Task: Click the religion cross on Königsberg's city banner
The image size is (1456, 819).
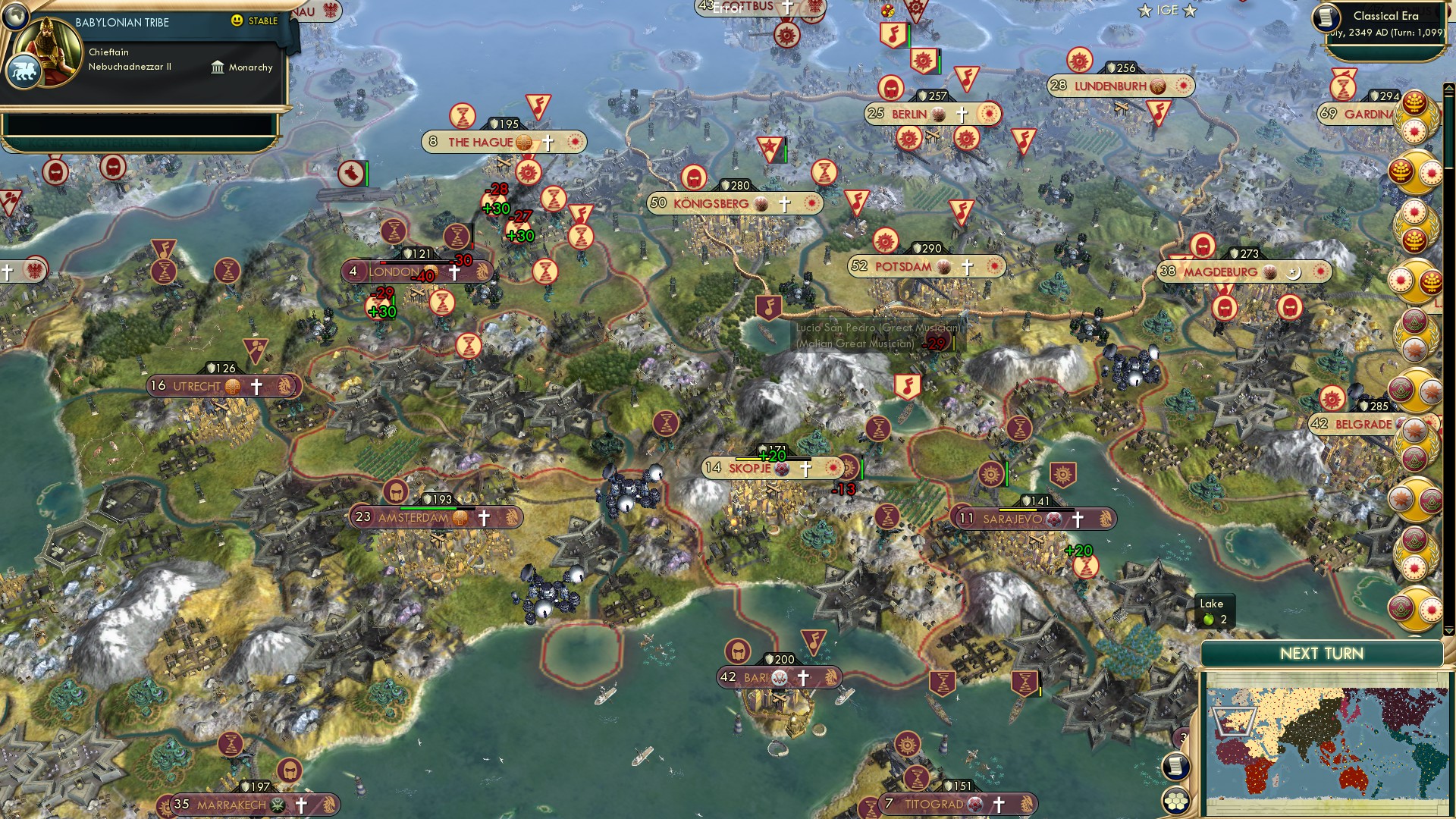Action: pyautogui.click(x=783, y=203)
